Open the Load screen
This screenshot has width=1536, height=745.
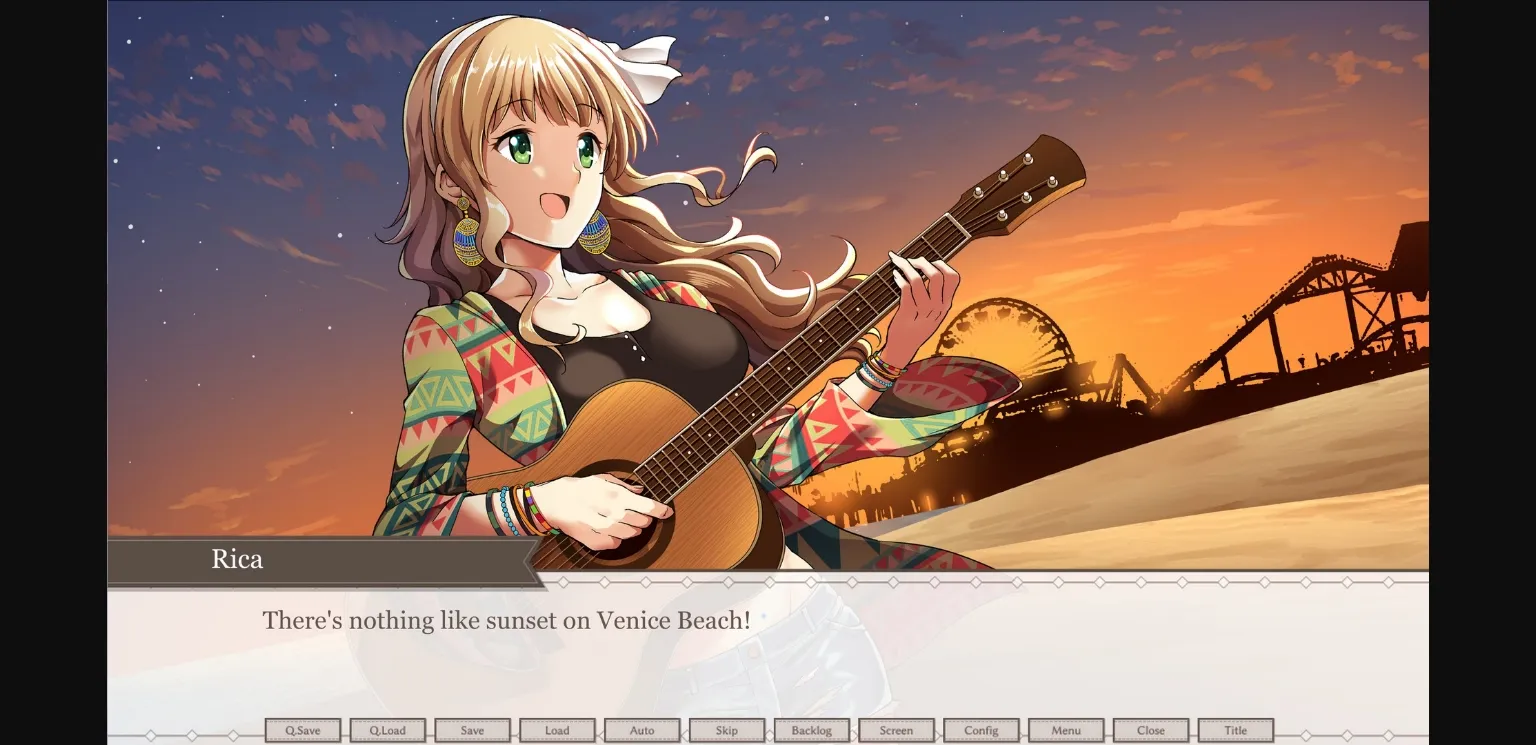pos(557,730)
